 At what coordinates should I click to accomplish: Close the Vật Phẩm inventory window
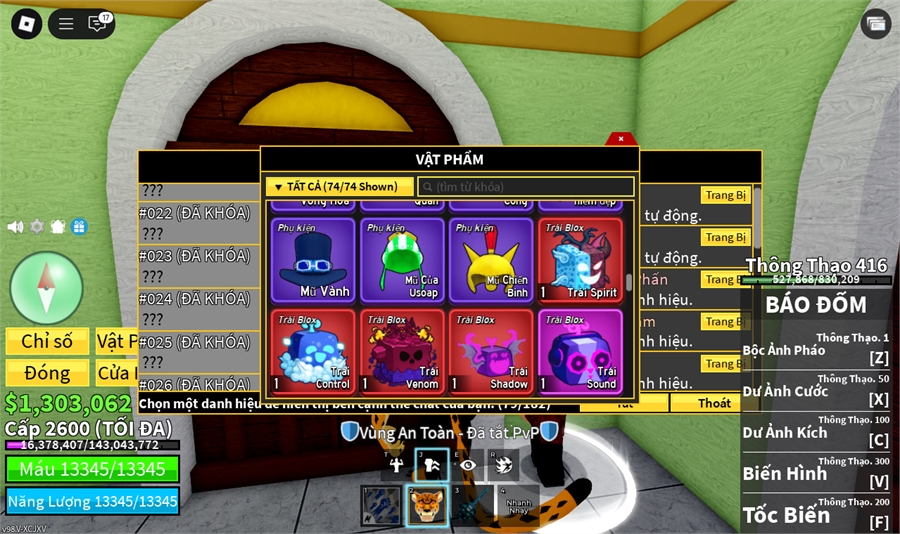point(621,139)
